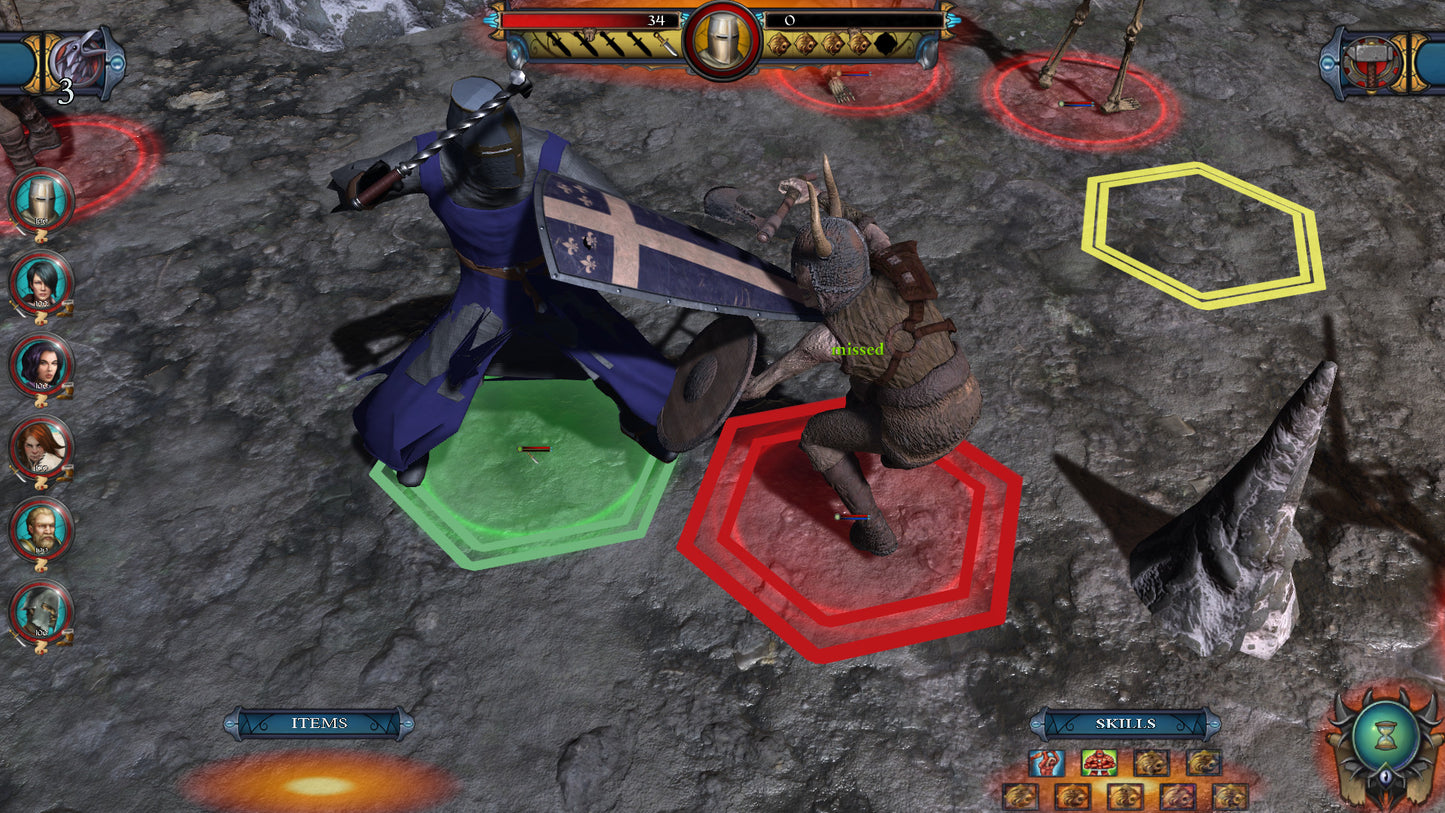This screenshot has width=1445, height=813.
Task: End turn with the hourglass button
Action: click(x=1385, y=740)
